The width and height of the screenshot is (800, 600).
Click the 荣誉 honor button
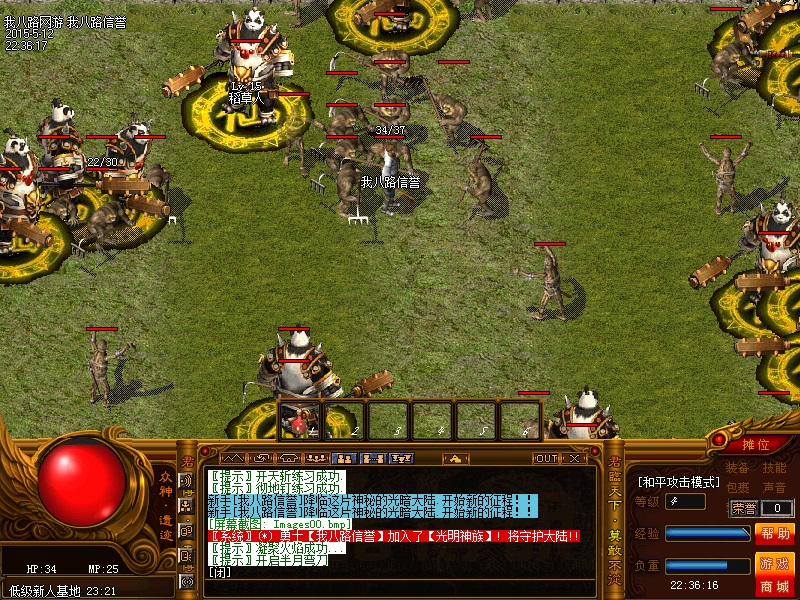744,508
